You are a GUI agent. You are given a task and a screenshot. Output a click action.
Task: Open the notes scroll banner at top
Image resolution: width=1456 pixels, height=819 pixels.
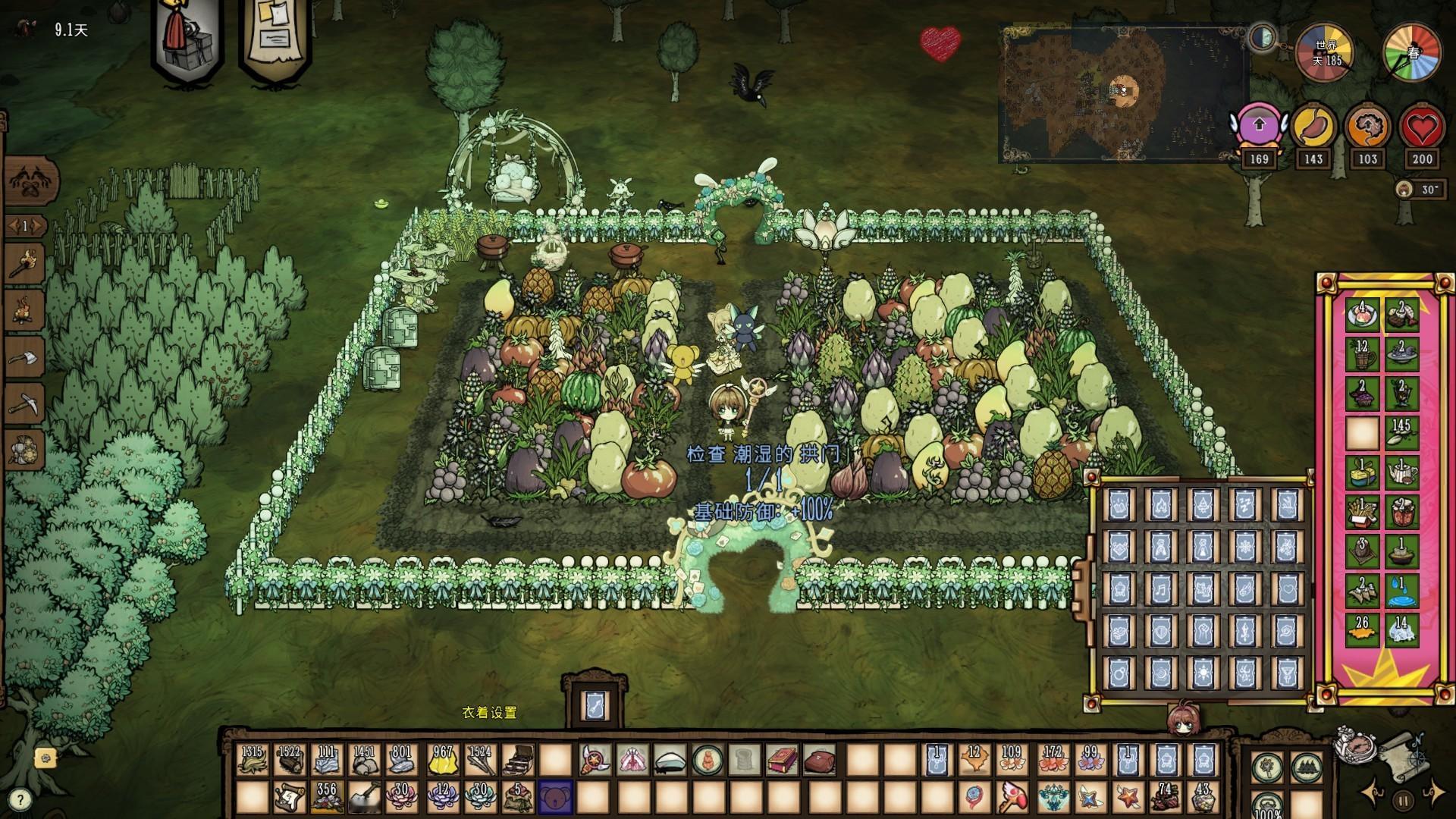pos(275,38)
